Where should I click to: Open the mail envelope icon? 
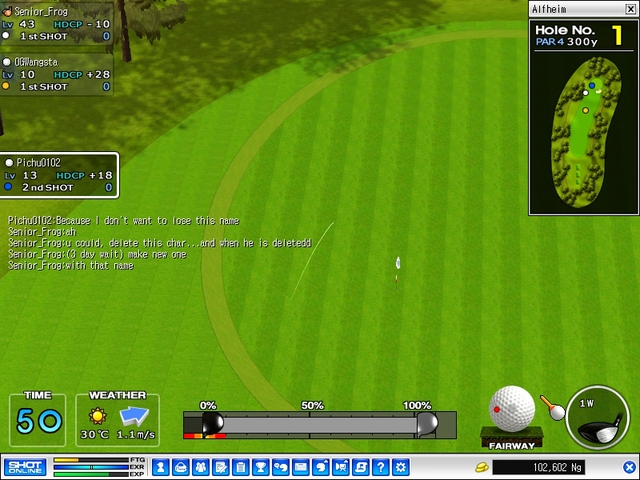300,467
